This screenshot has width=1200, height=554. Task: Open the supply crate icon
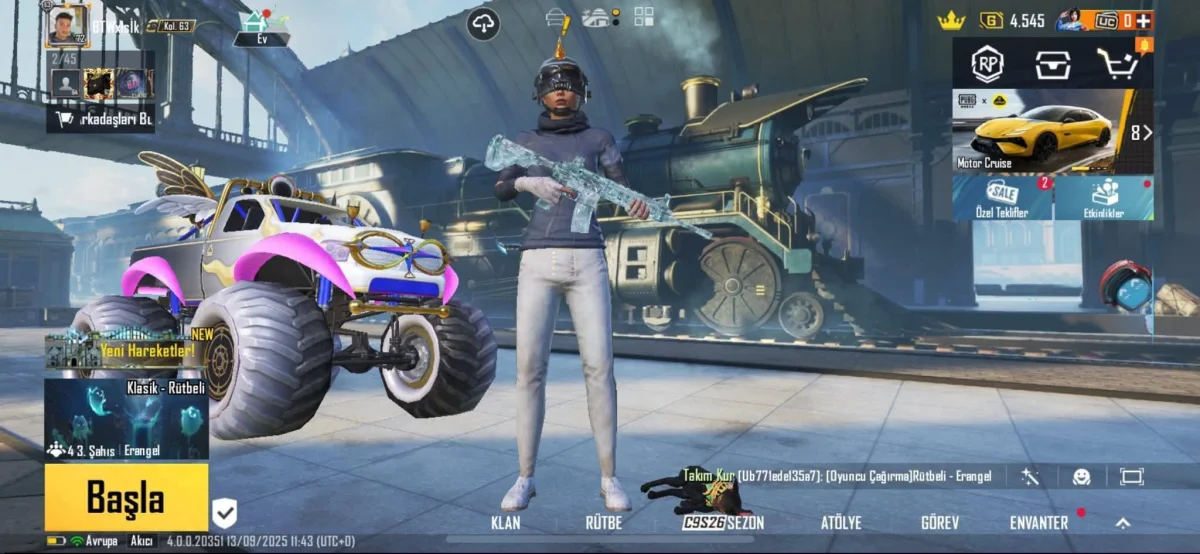[x=1052, y=64]
